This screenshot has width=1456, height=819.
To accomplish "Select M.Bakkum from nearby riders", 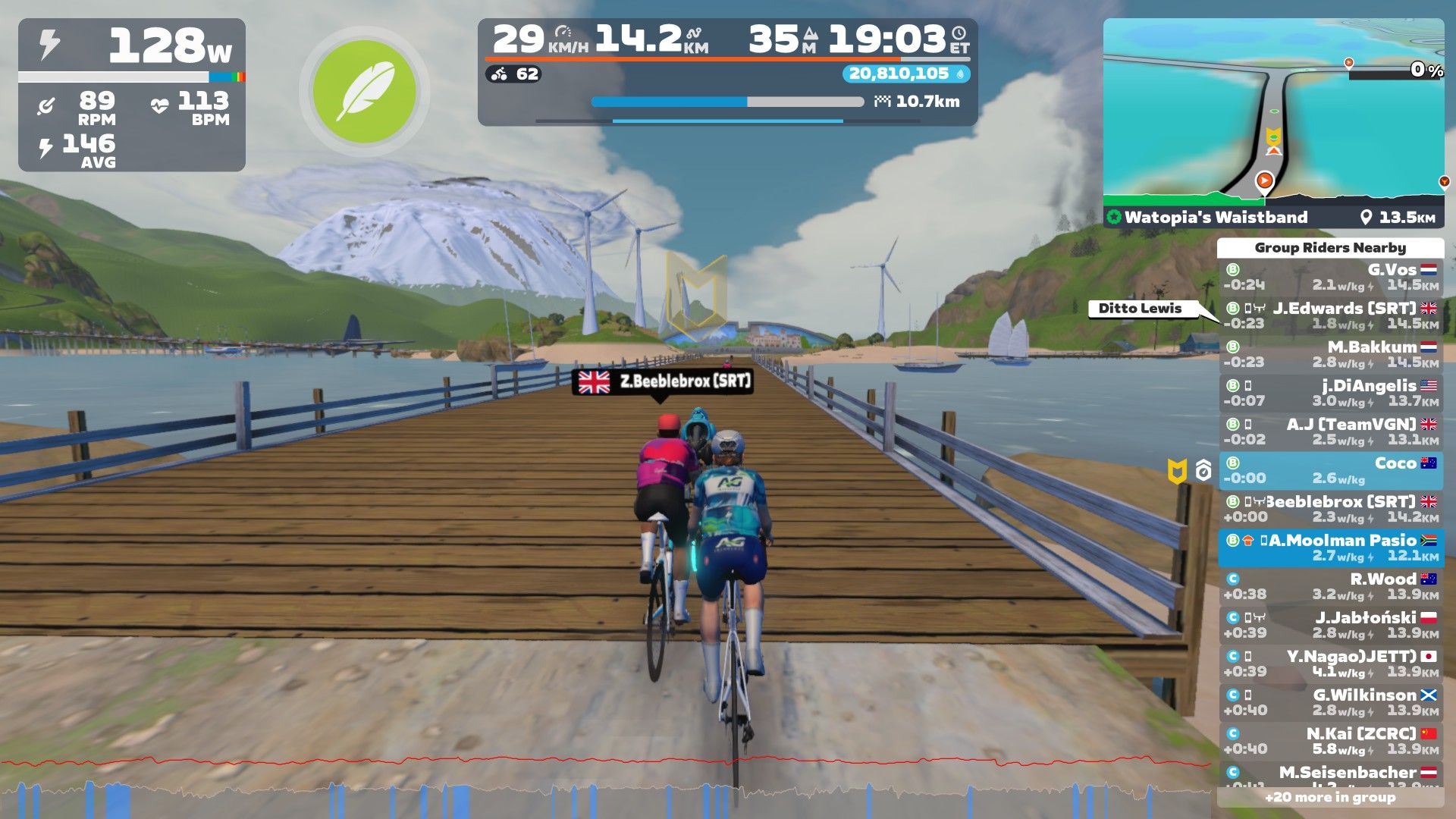I will tap(1330, 354).
